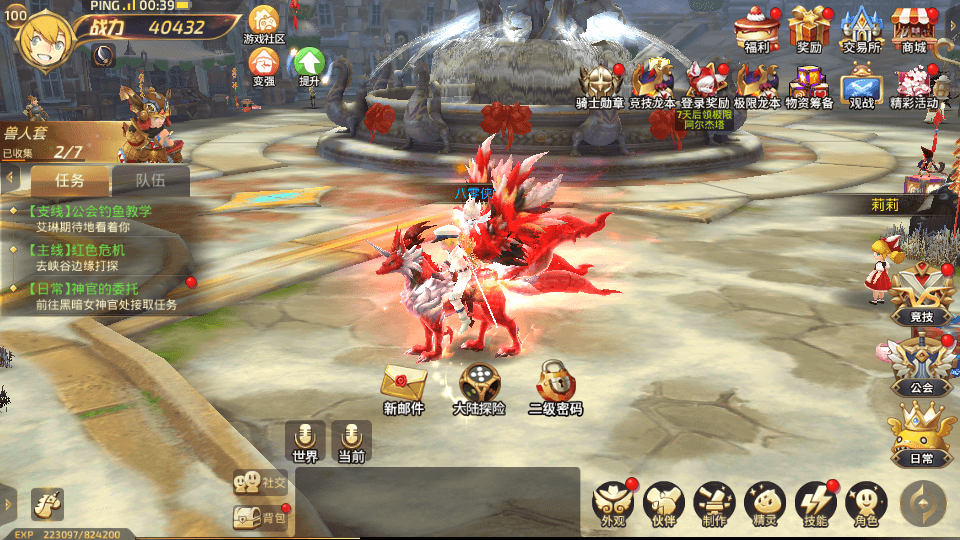Switch to the 队伍 team tab
Screen dimensions: 960x540
pyautogui.click(x=150, y=180)
